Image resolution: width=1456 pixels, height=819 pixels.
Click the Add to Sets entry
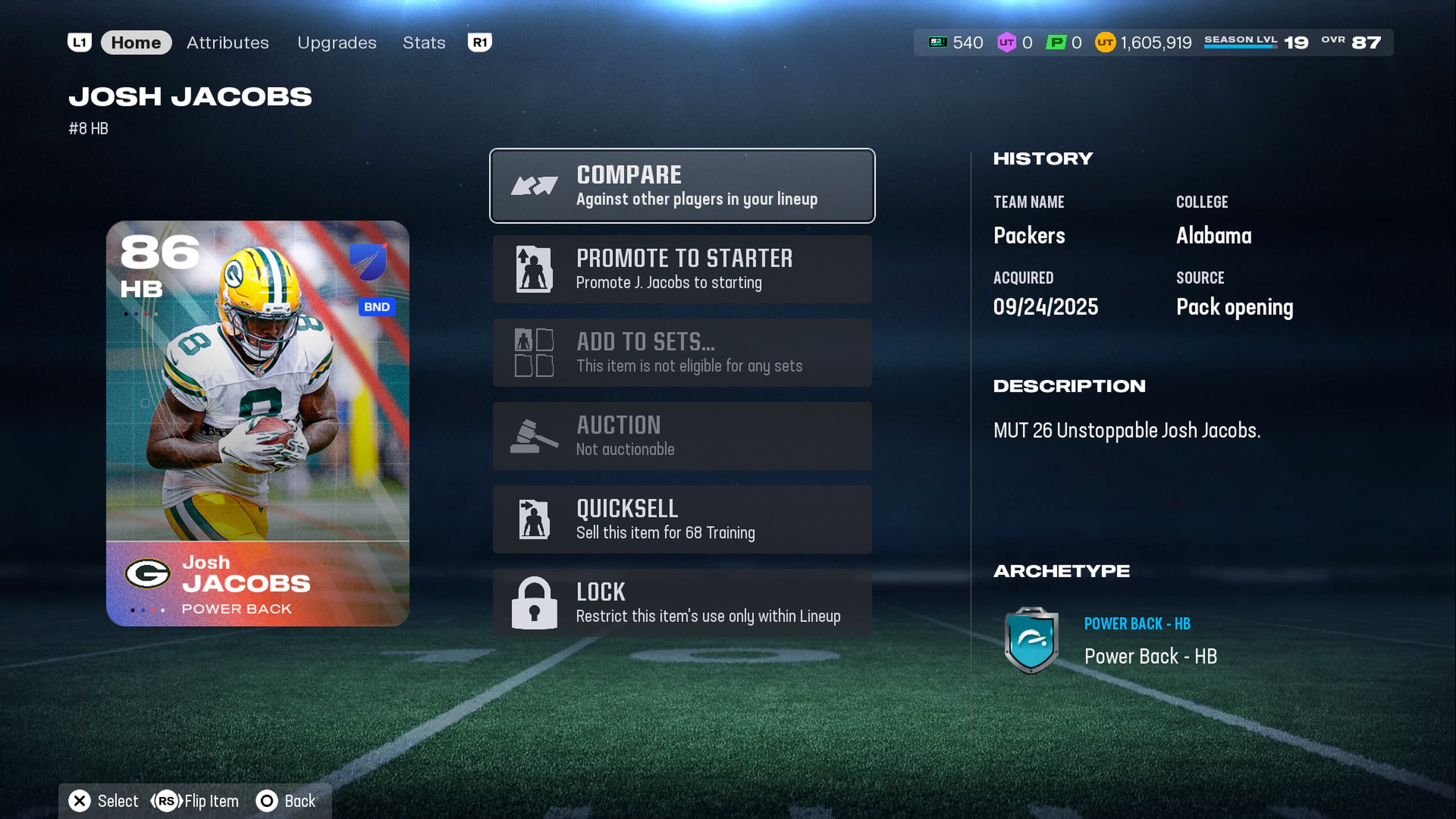(x=682, y=353)
